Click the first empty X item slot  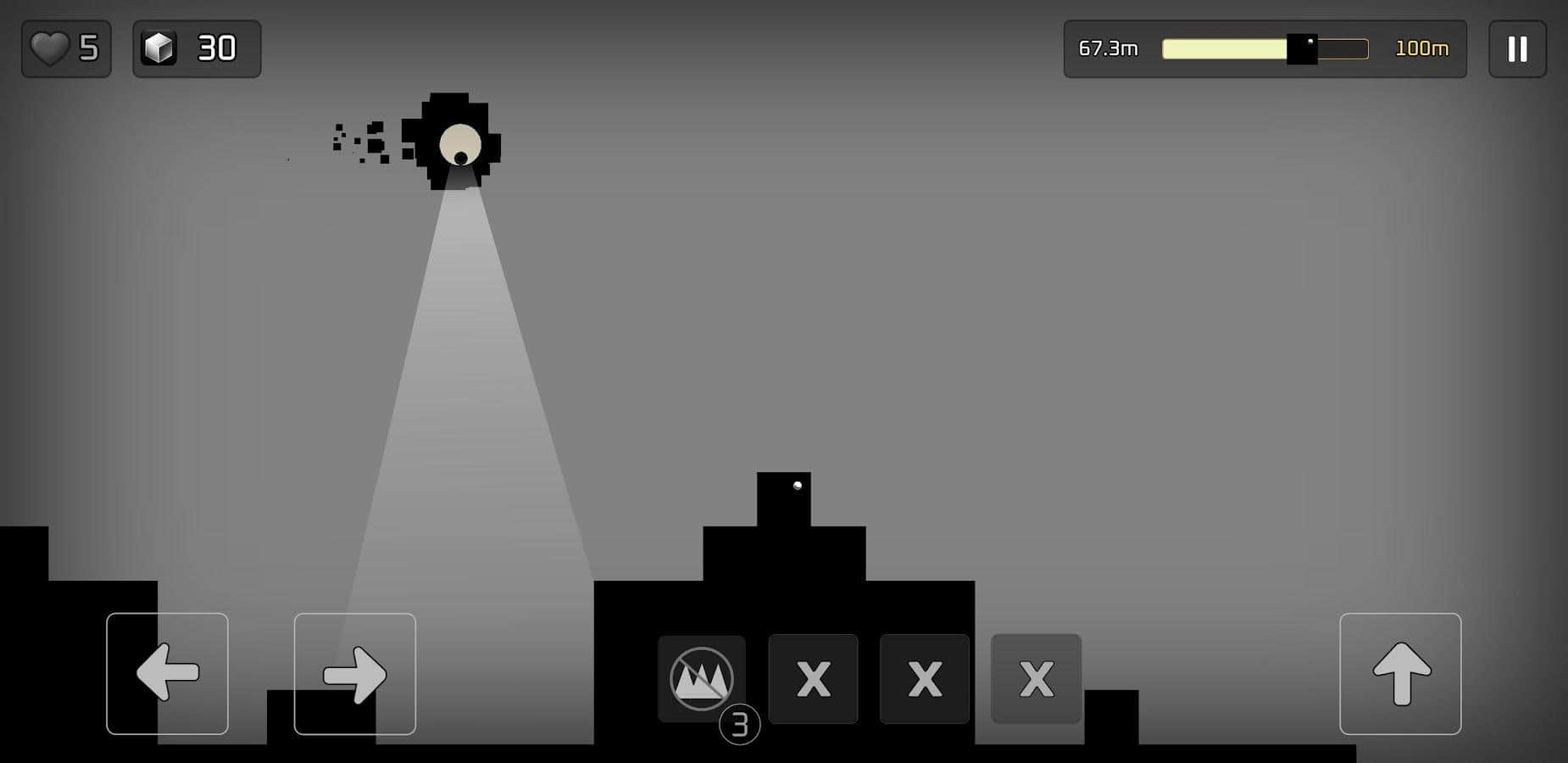(x=813, y=679)
